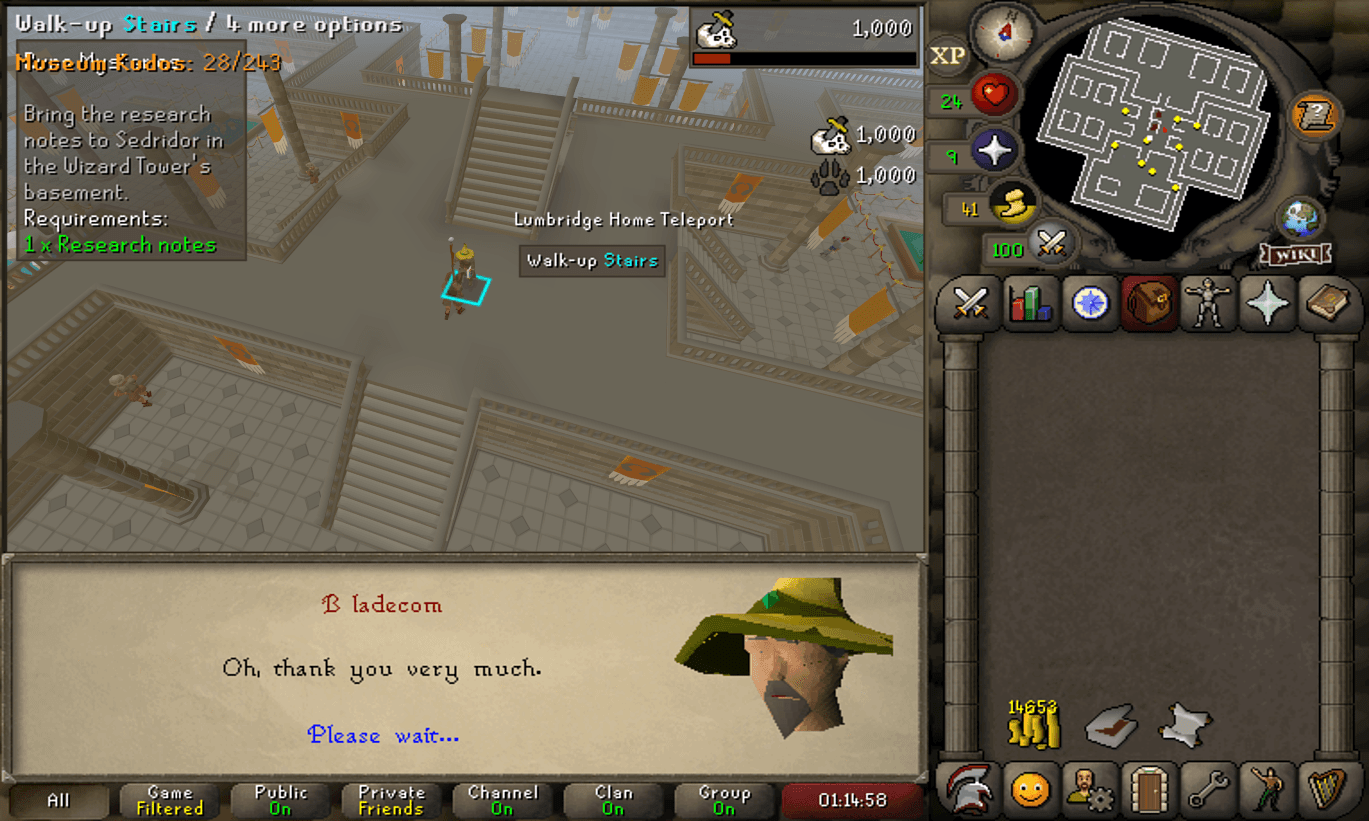Open the Skills stats tab

(x=1030, y=303)
